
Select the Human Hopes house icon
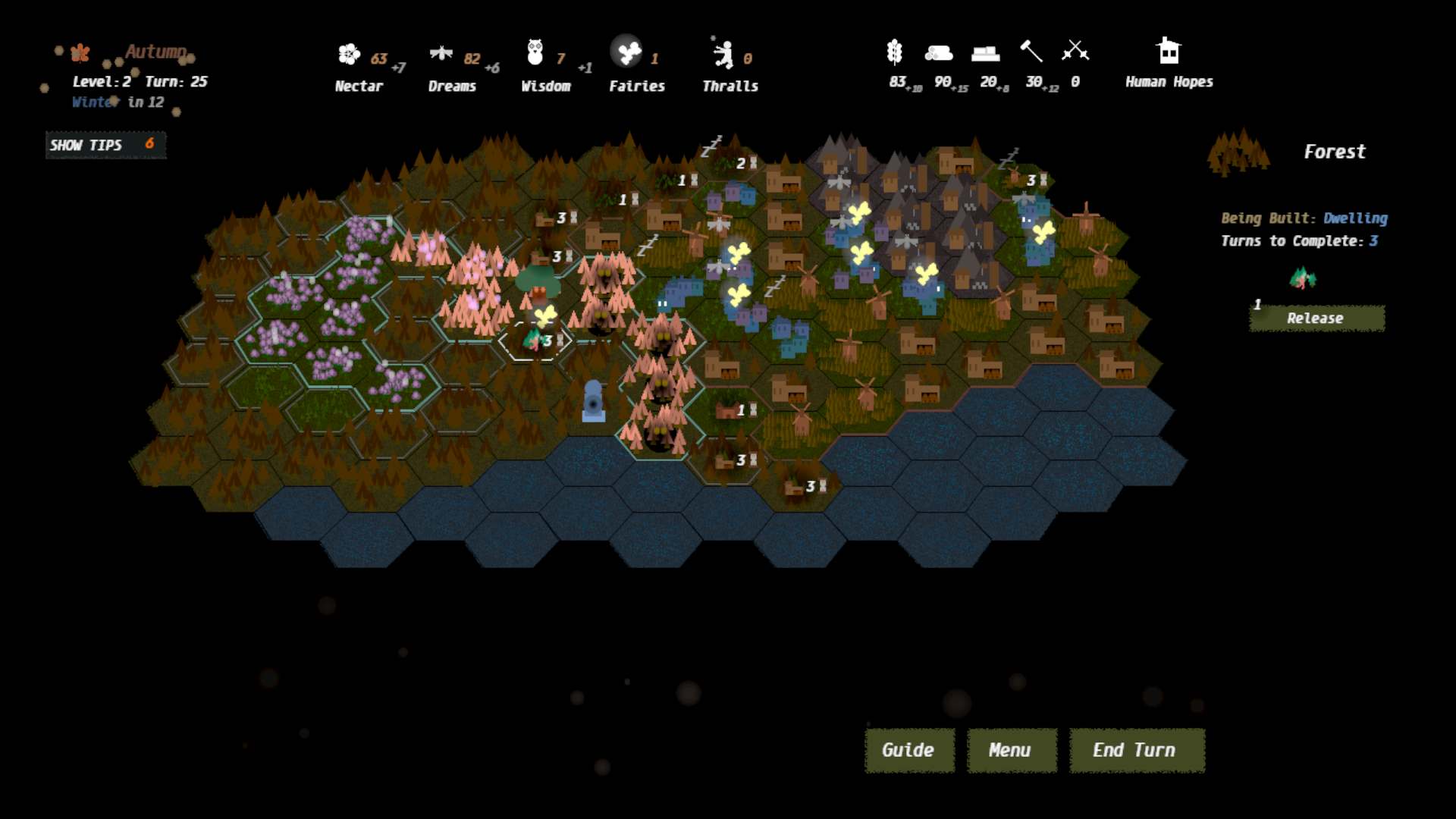[1168, 52]
